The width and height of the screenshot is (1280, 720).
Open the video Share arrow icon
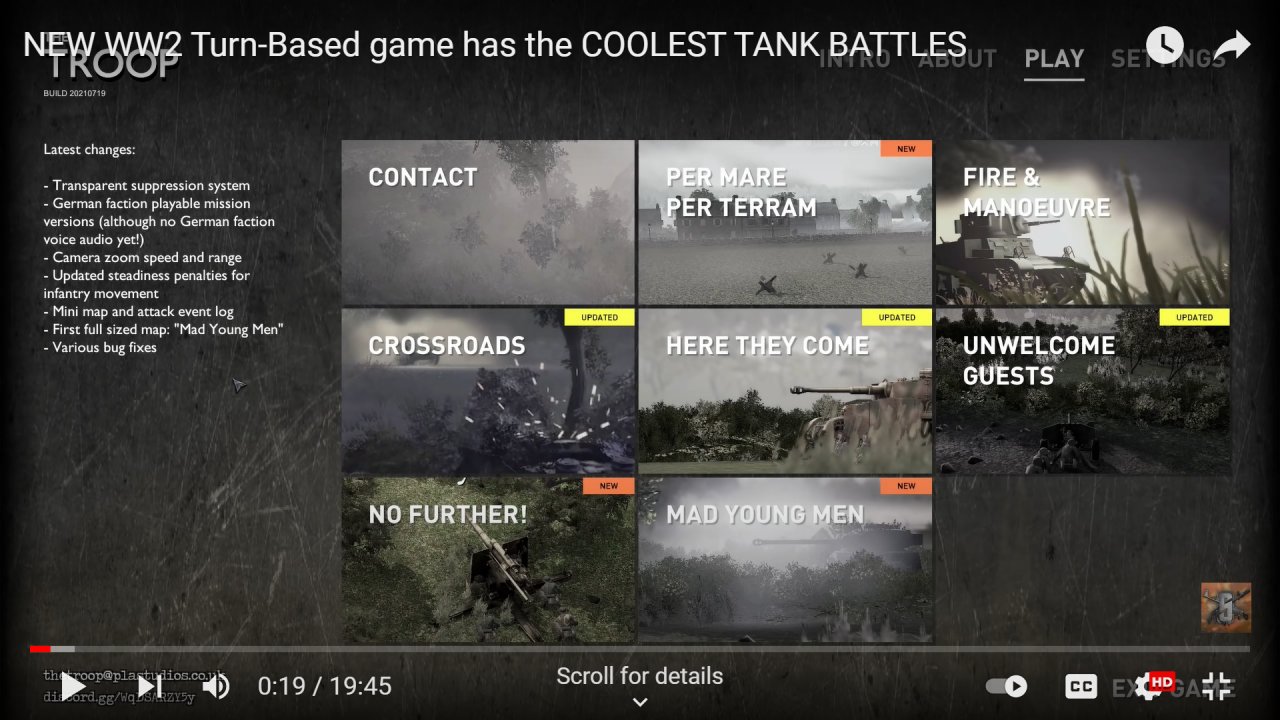[x=1233, y=44]
